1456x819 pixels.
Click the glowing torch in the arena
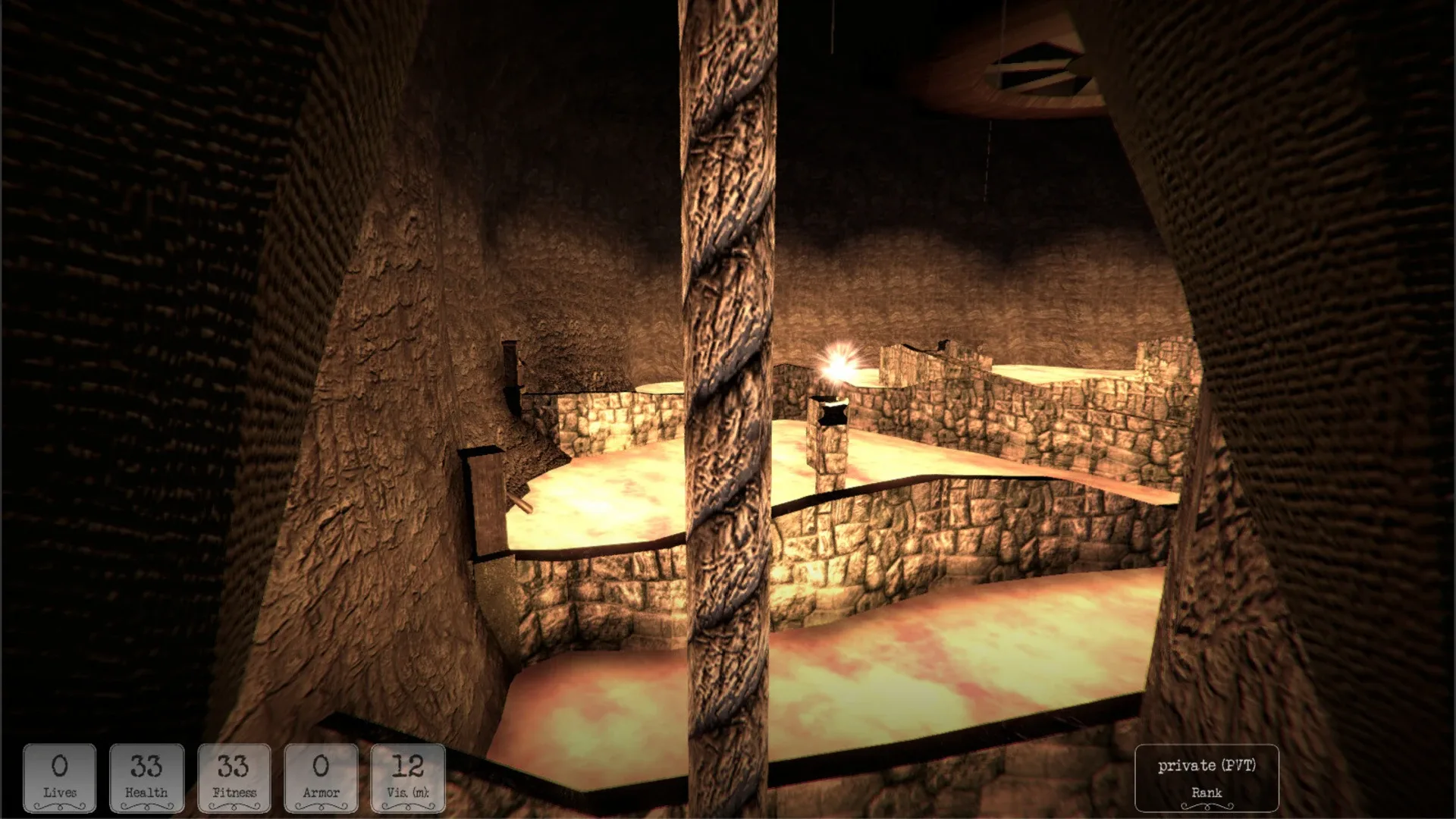coord(836,366)
